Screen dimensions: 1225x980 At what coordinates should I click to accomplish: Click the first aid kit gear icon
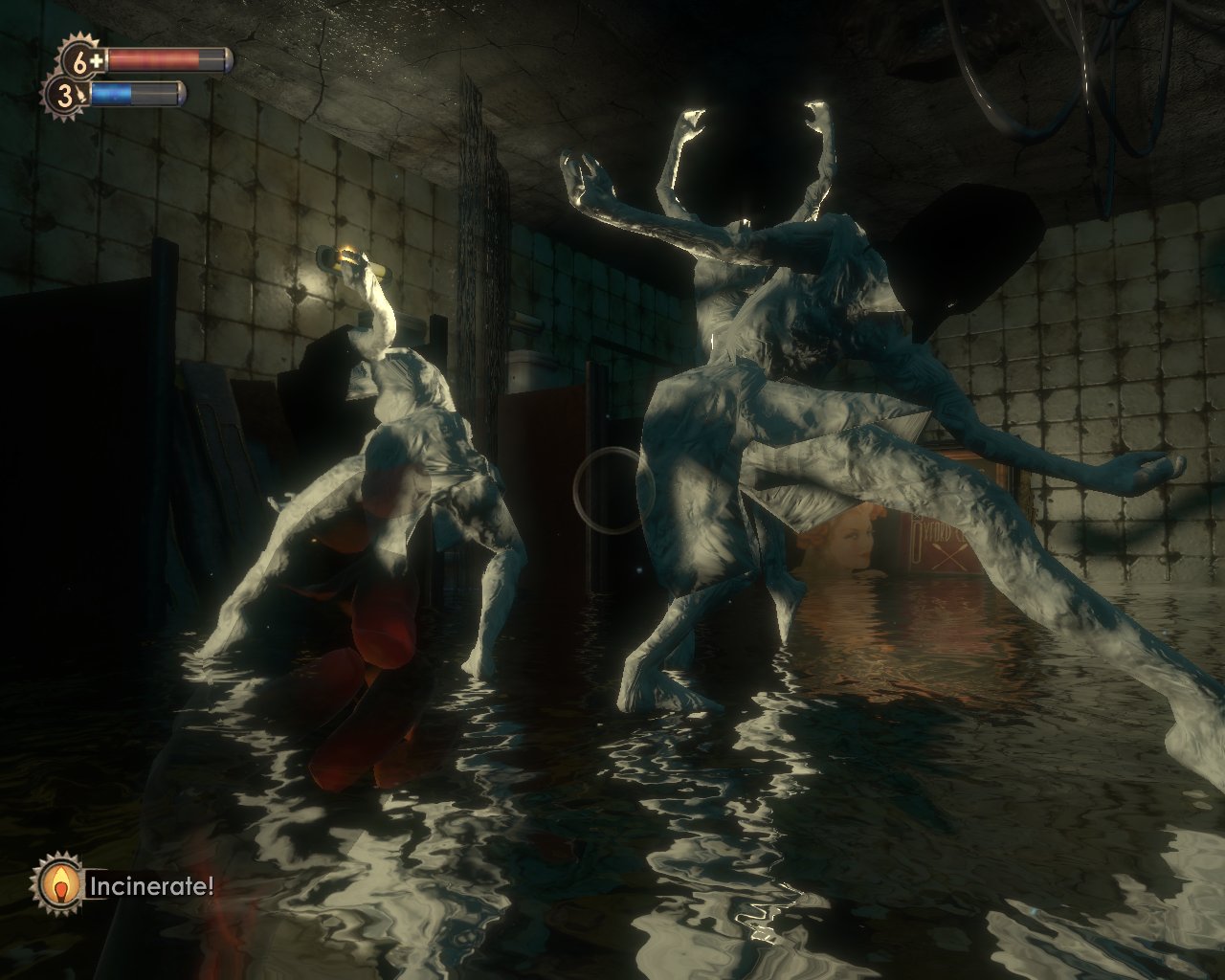coord(82,61)
